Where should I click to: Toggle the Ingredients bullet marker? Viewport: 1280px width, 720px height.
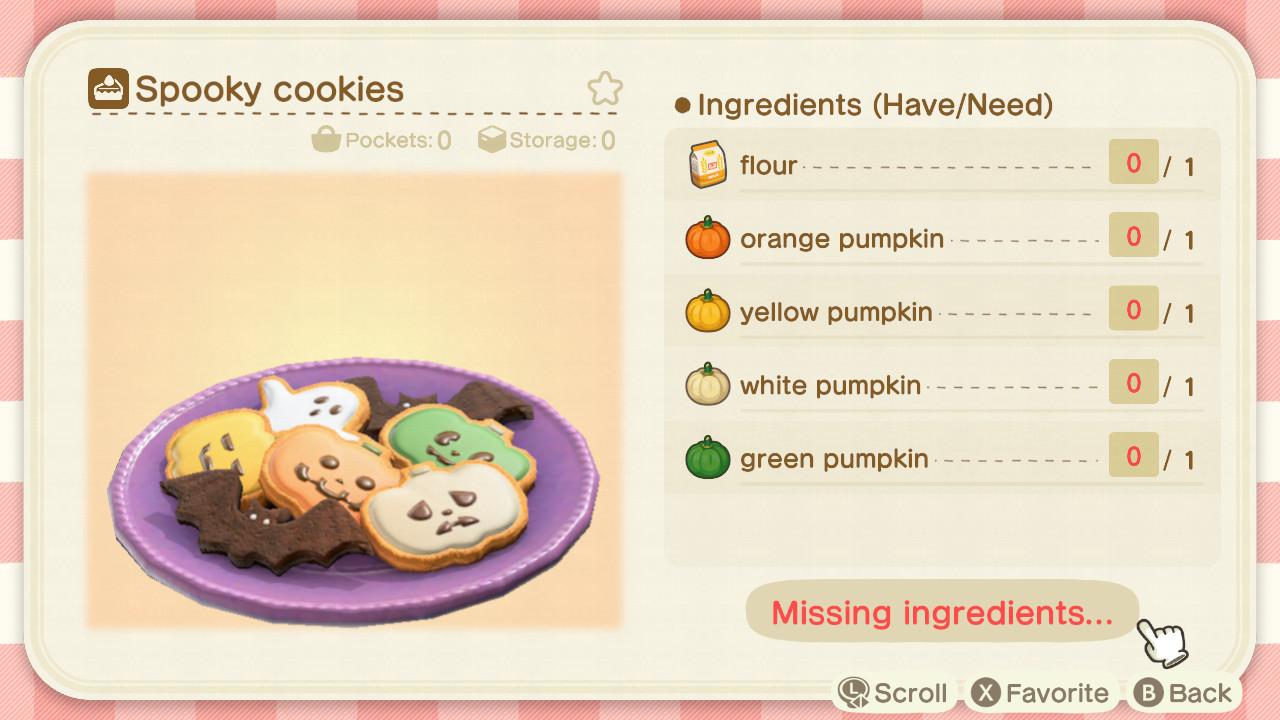click(x=682, y=105)
